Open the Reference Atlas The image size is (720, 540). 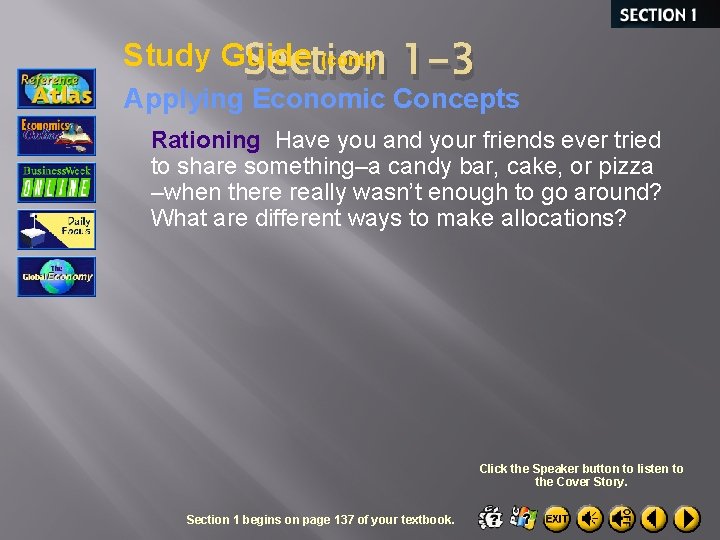pyautogui.click(x=56, y=88)
